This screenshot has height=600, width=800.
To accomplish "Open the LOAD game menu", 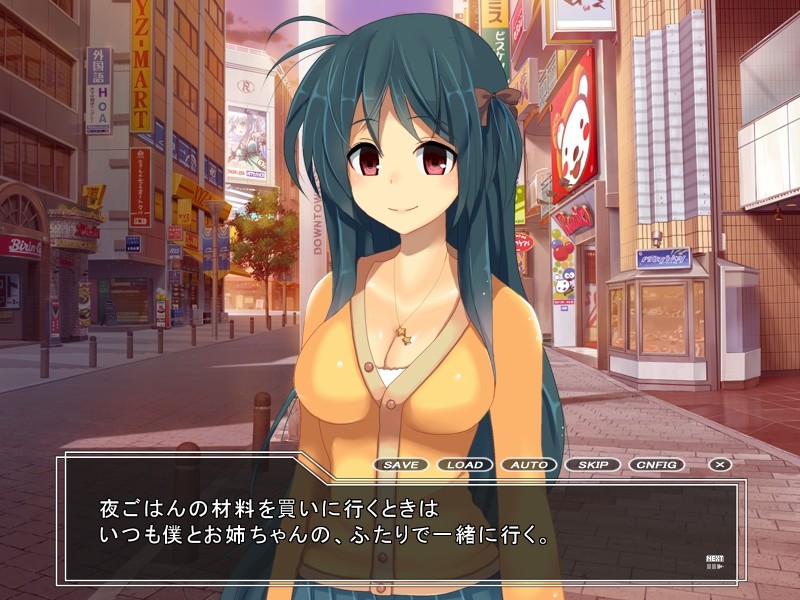I will coord(465,465).
